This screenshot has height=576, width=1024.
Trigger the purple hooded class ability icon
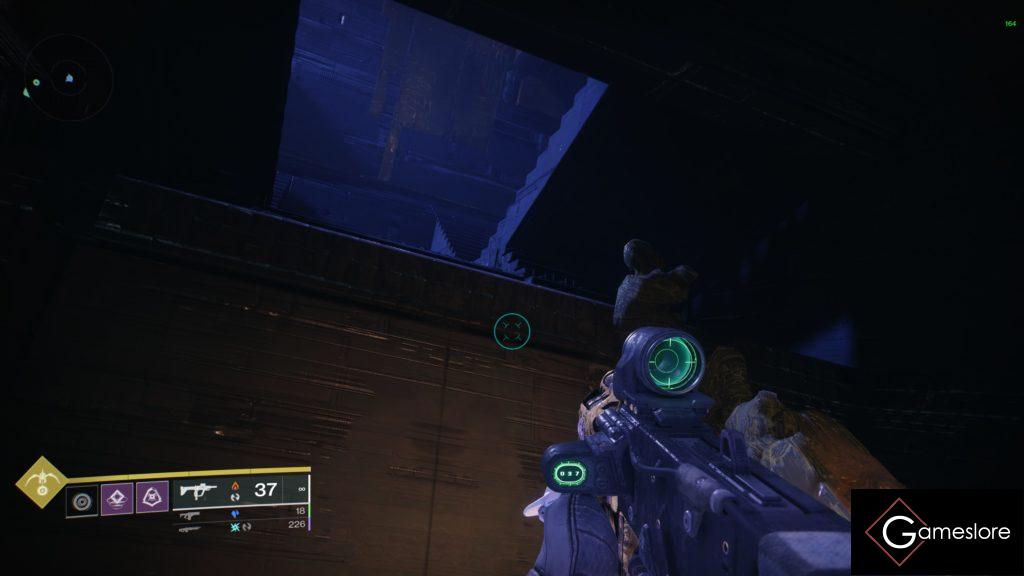tap(152, 497)
